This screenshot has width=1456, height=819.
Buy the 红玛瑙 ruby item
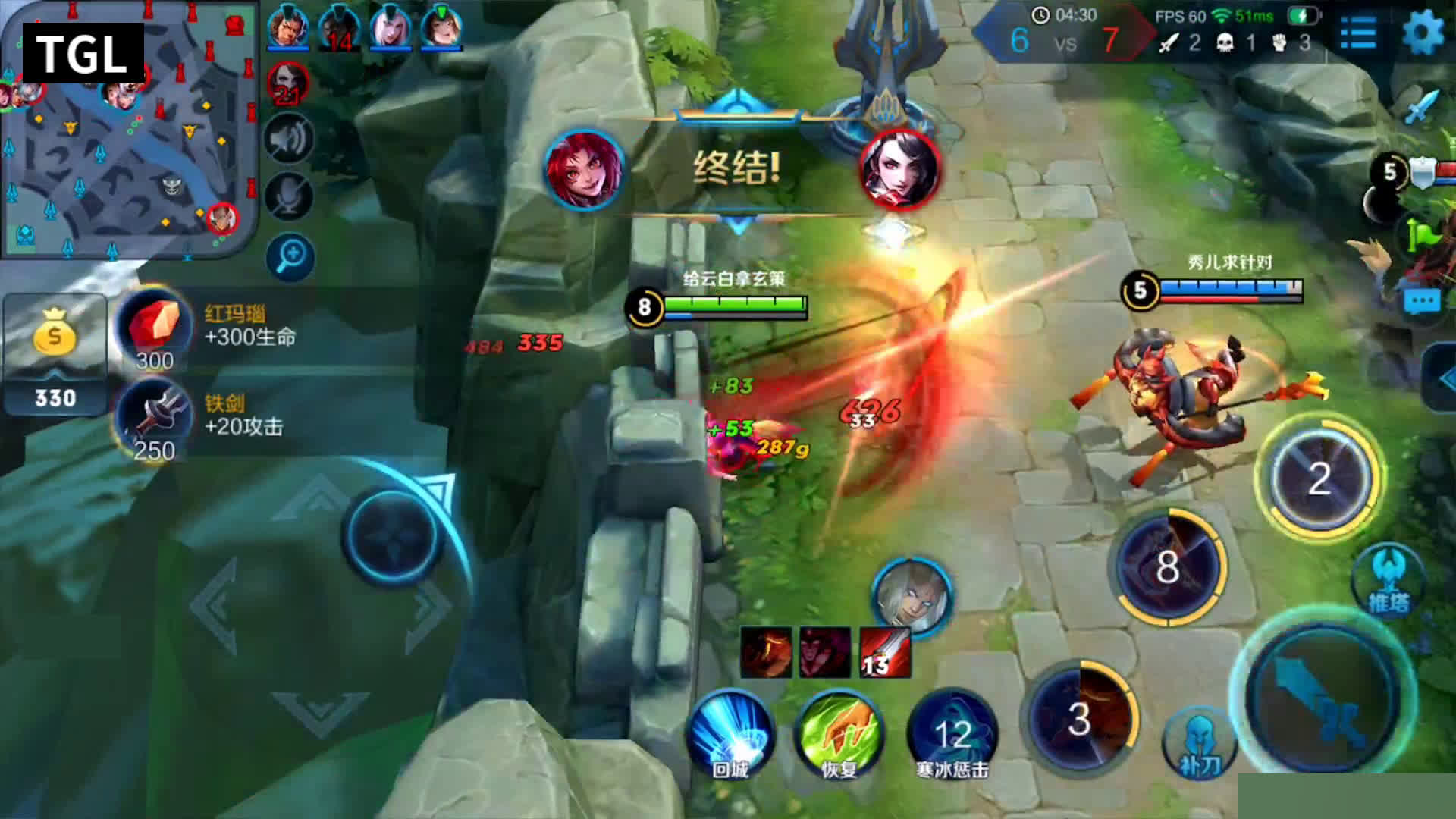(x=155, y=328)
